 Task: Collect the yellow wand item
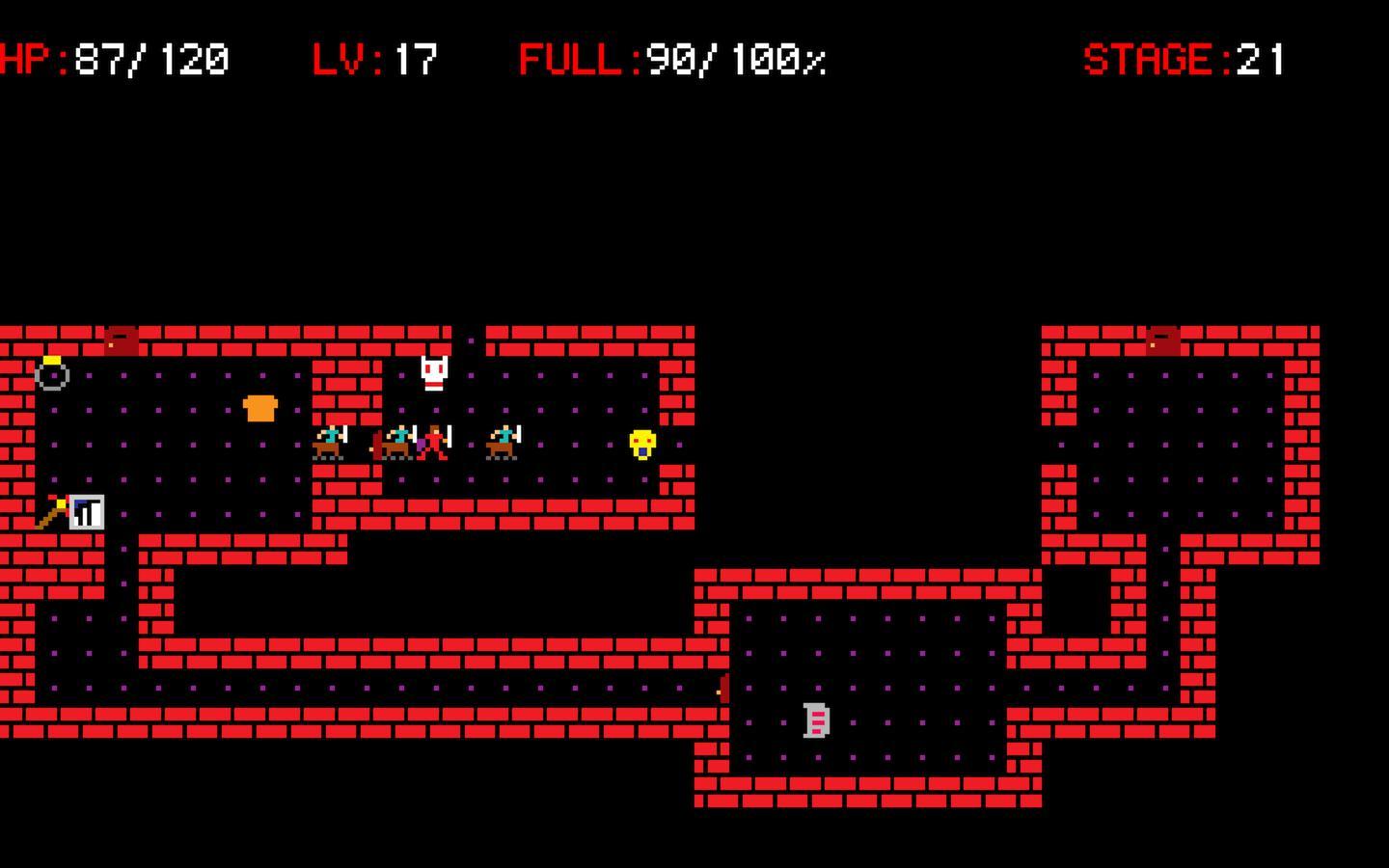coord(56,509)
